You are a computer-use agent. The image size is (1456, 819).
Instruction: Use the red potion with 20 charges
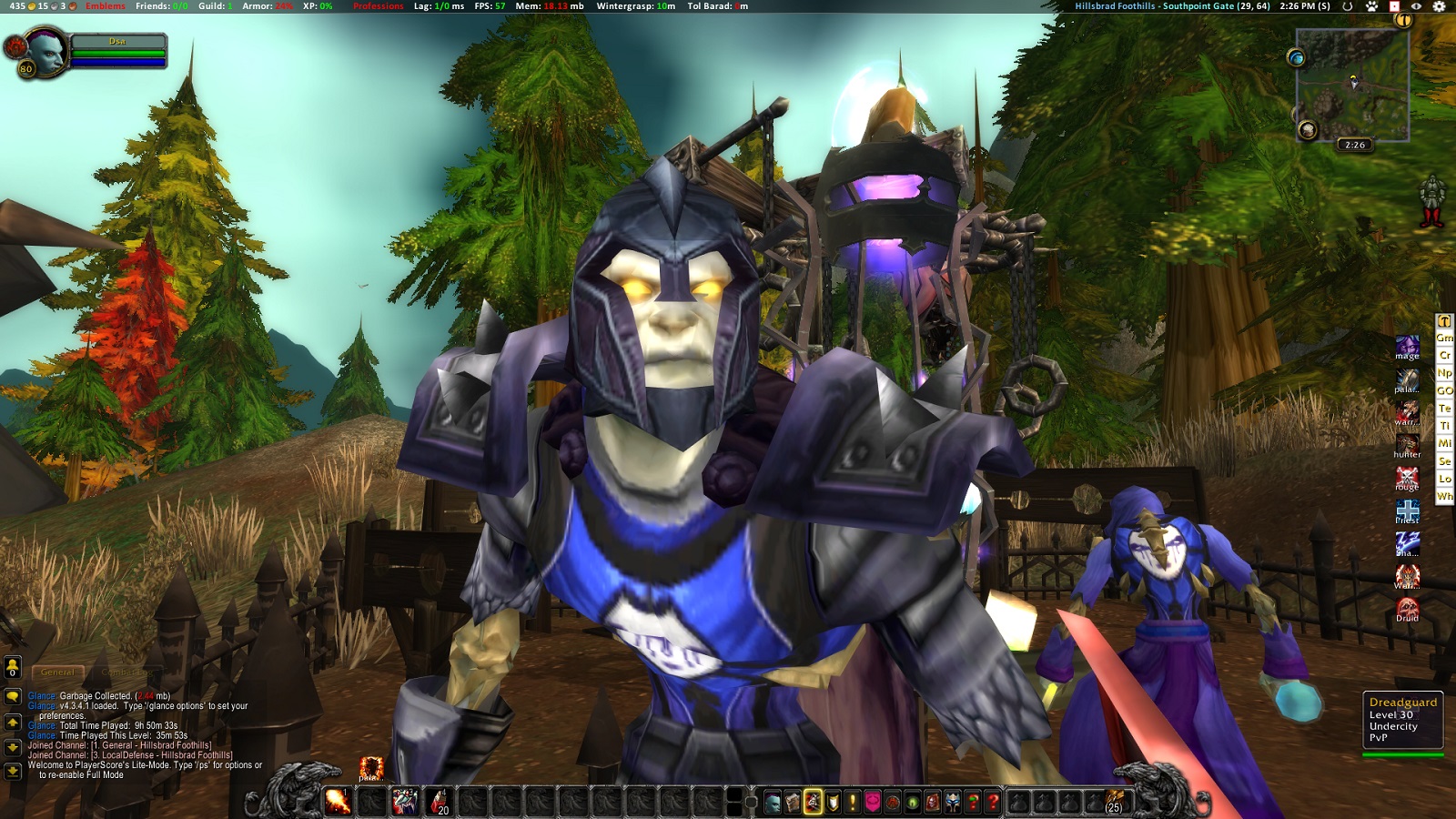click(x=440, y=802)
